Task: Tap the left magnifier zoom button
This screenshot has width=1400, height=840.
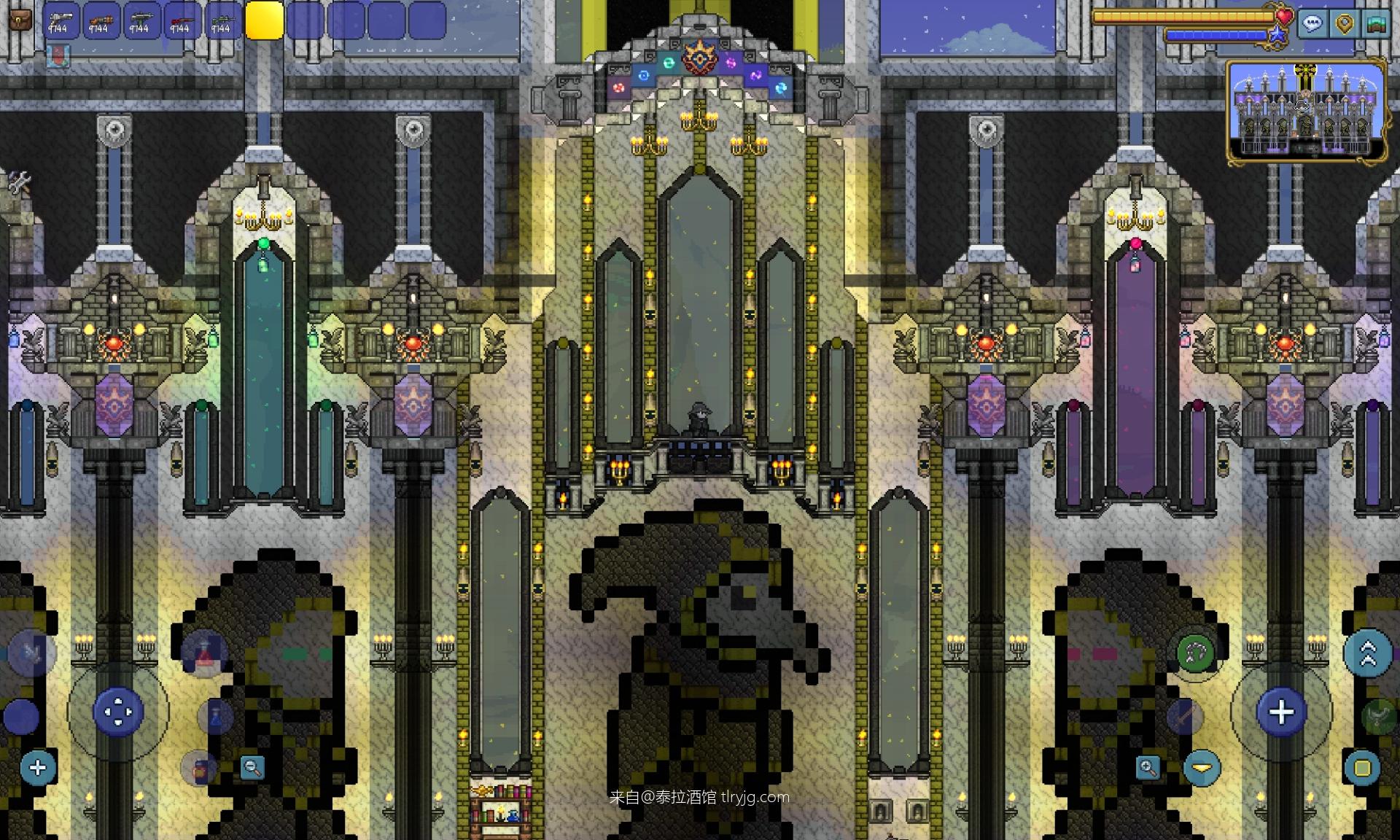Action: (252, 767)
